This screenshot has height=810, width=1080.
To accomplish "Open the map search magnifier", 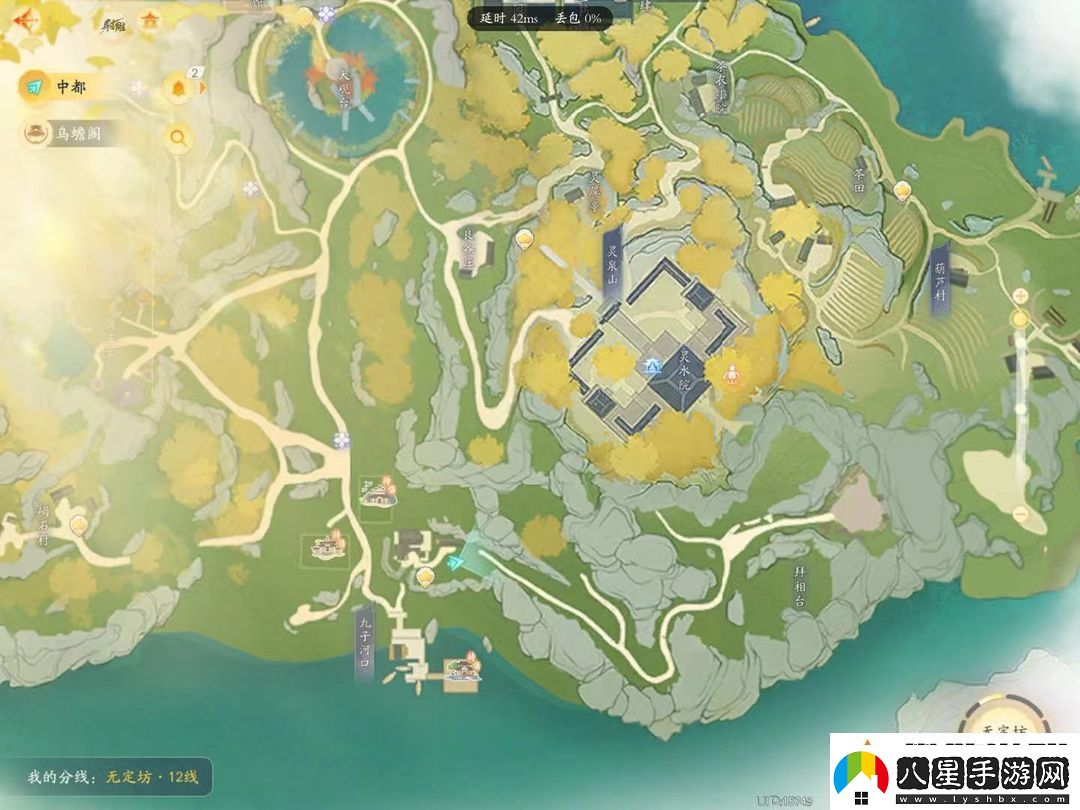I will [179, 138].
